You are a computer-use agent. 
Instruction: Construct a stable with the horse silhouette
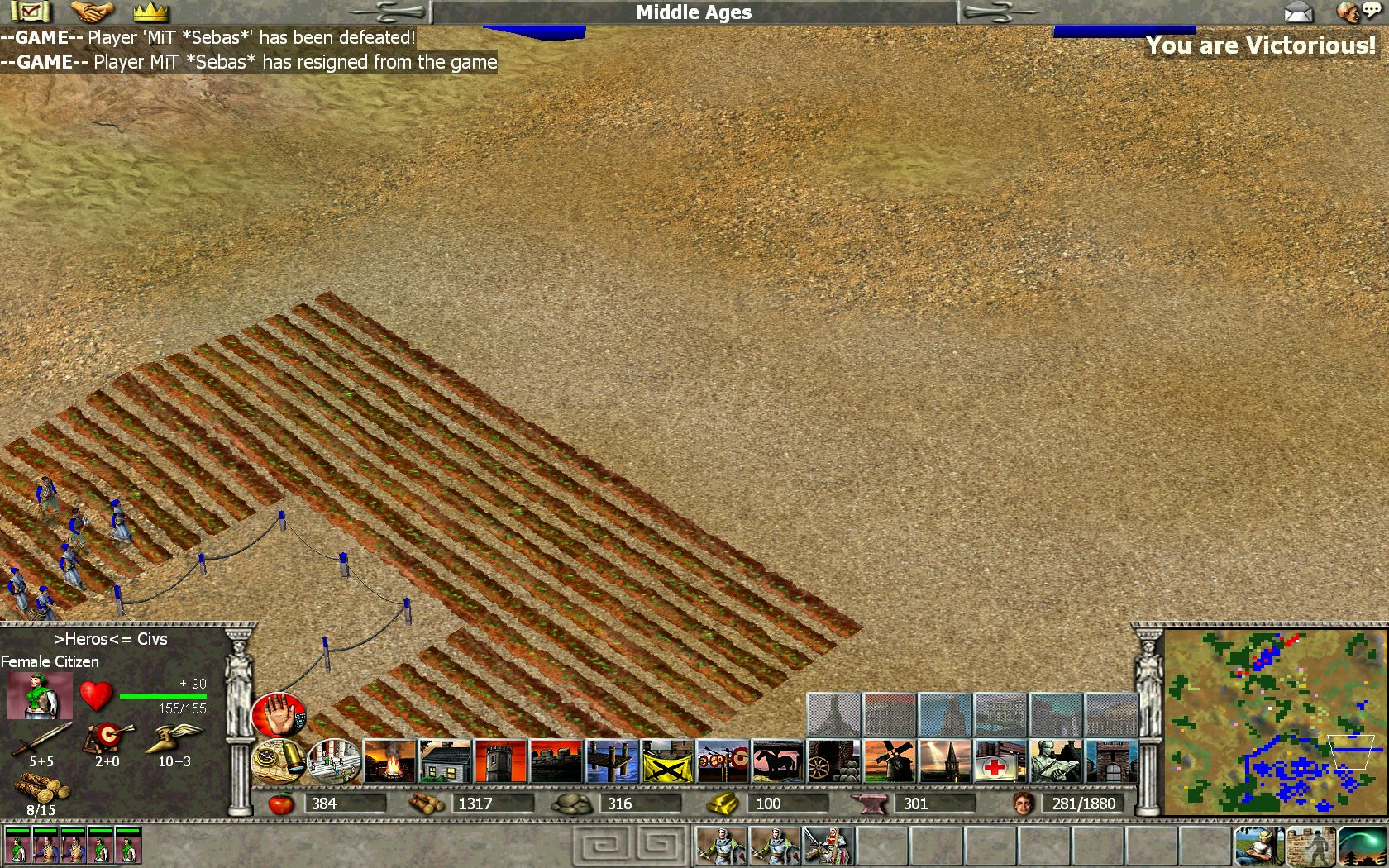pyautogui.click(x=778, y=761)
